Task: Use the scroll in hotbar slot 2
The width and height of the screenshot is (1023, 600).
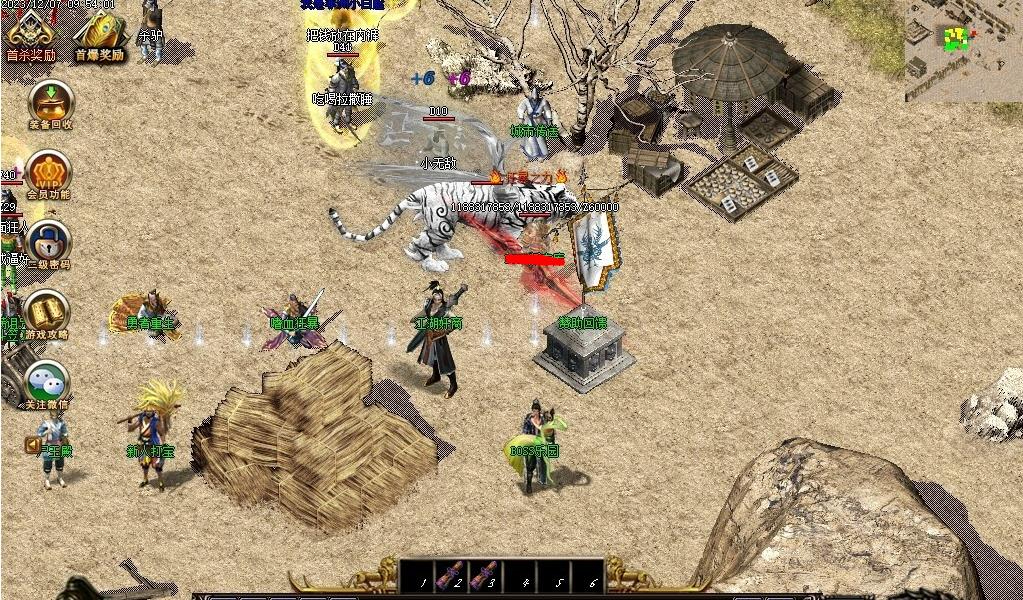Action: tap(450, 577)
